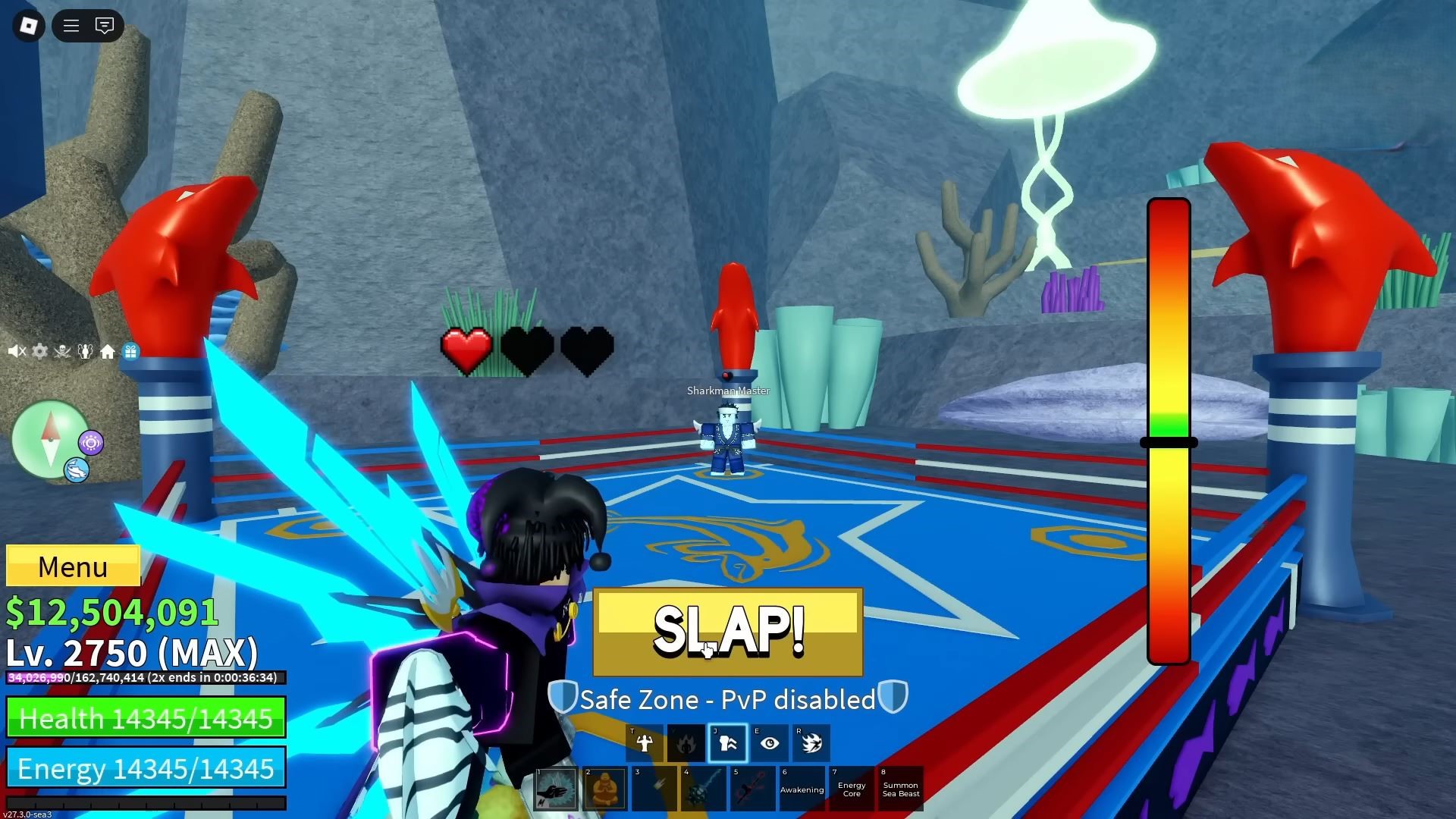The height and width of the screenshot is (819, 1456).
Task: Select the black hand hotbar slot
Action: coord(556,789)
